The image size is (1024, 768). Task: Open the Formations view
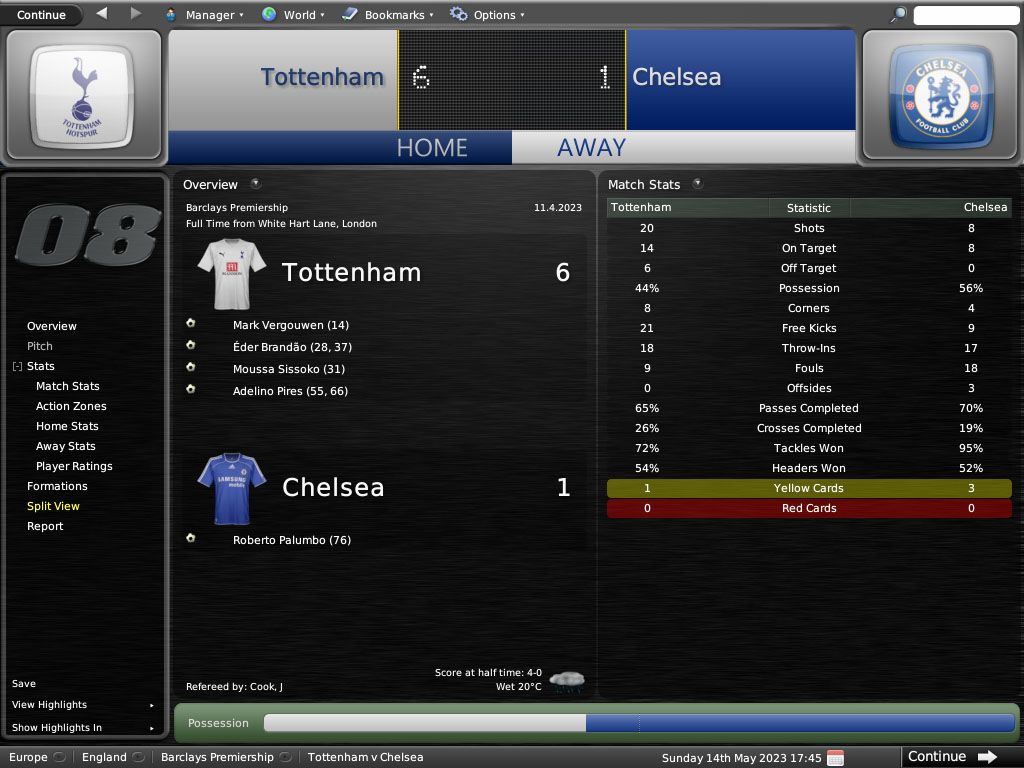[x=57, y=486]
